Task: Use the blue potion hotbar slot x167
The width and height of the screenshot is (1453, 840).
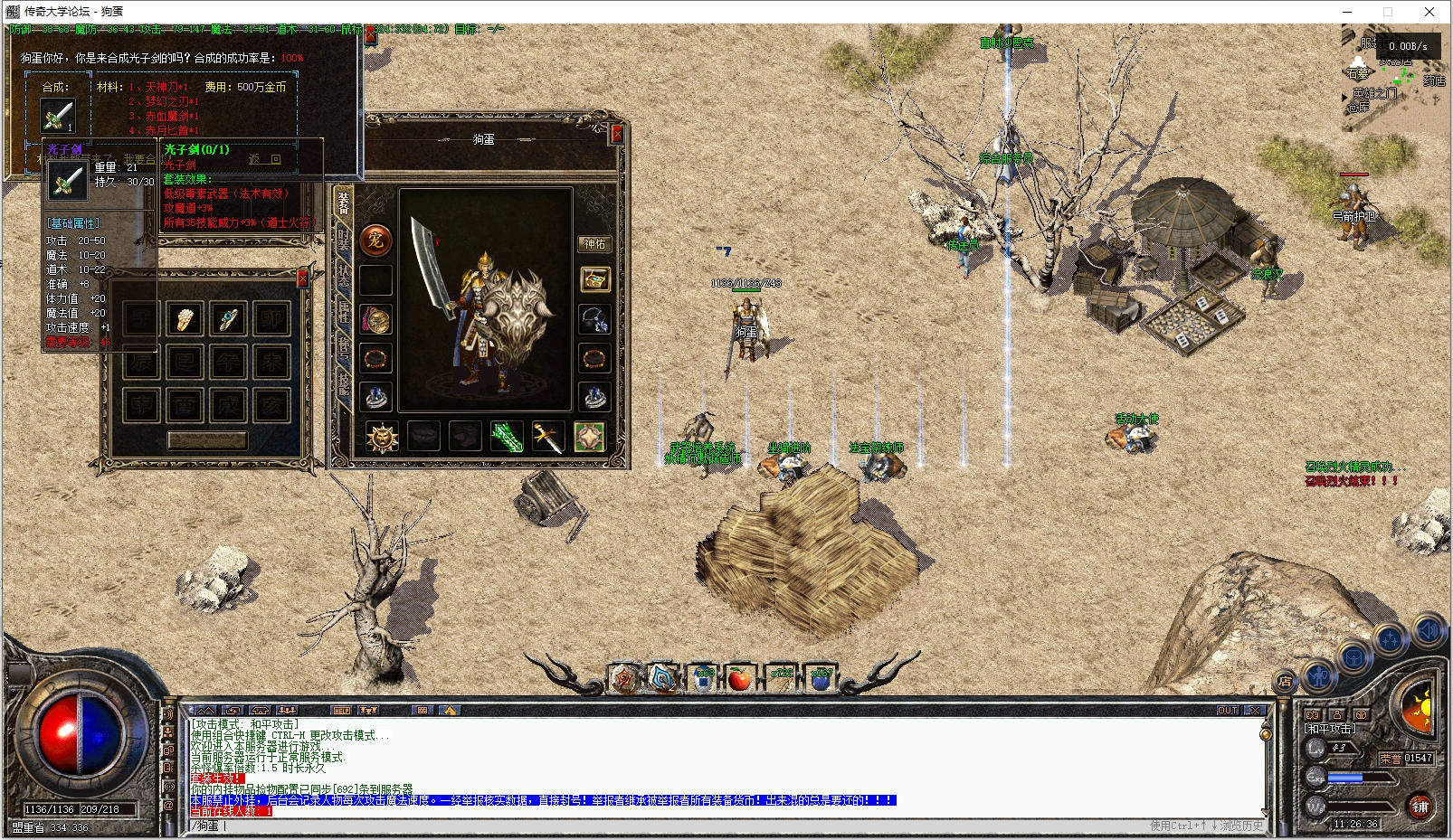Action: [821, 679]
